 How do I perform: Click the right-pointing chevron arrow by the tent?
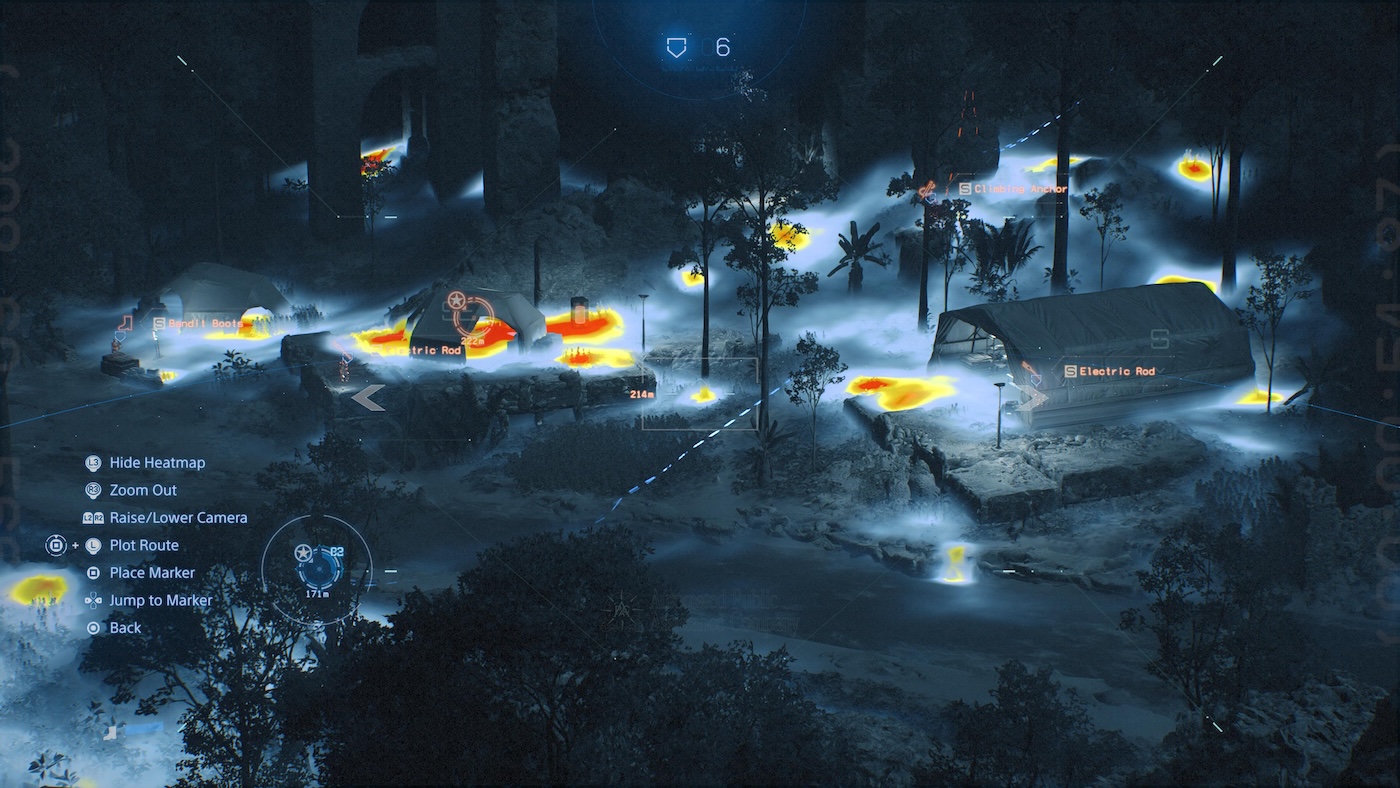1032,398
